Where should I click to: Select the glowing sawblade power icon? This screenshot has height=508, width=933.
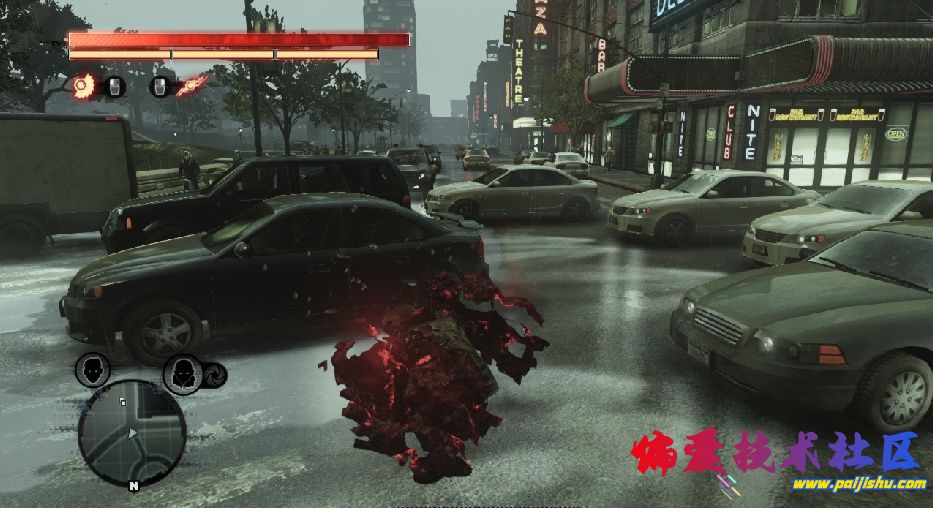point(83,86)
